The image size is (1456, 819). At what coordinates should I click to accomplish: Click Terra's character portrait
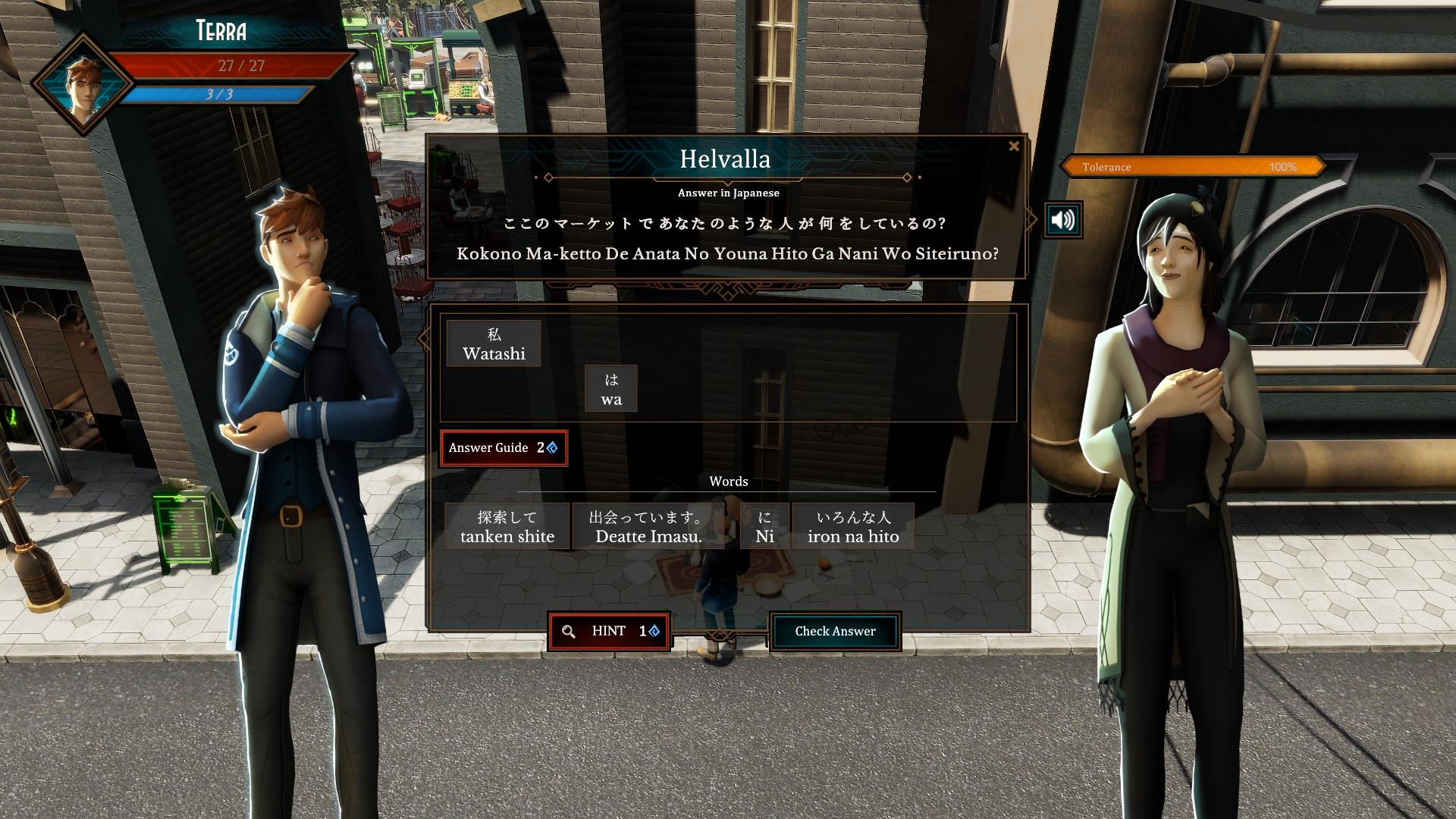[x=83, y=85]
